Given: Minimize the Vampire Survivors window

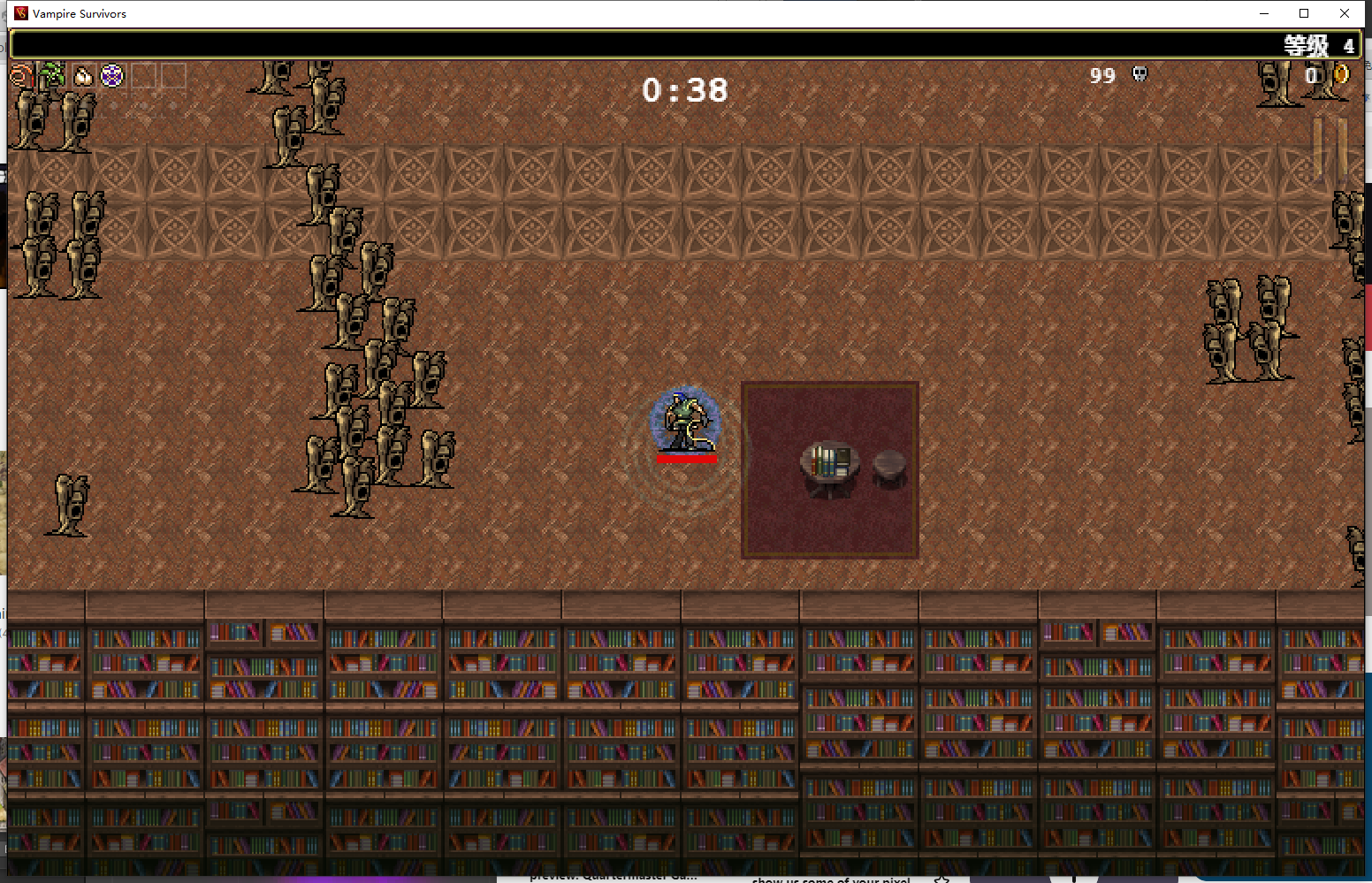Looking at the screenshot, I should [x=1264, y=13].
